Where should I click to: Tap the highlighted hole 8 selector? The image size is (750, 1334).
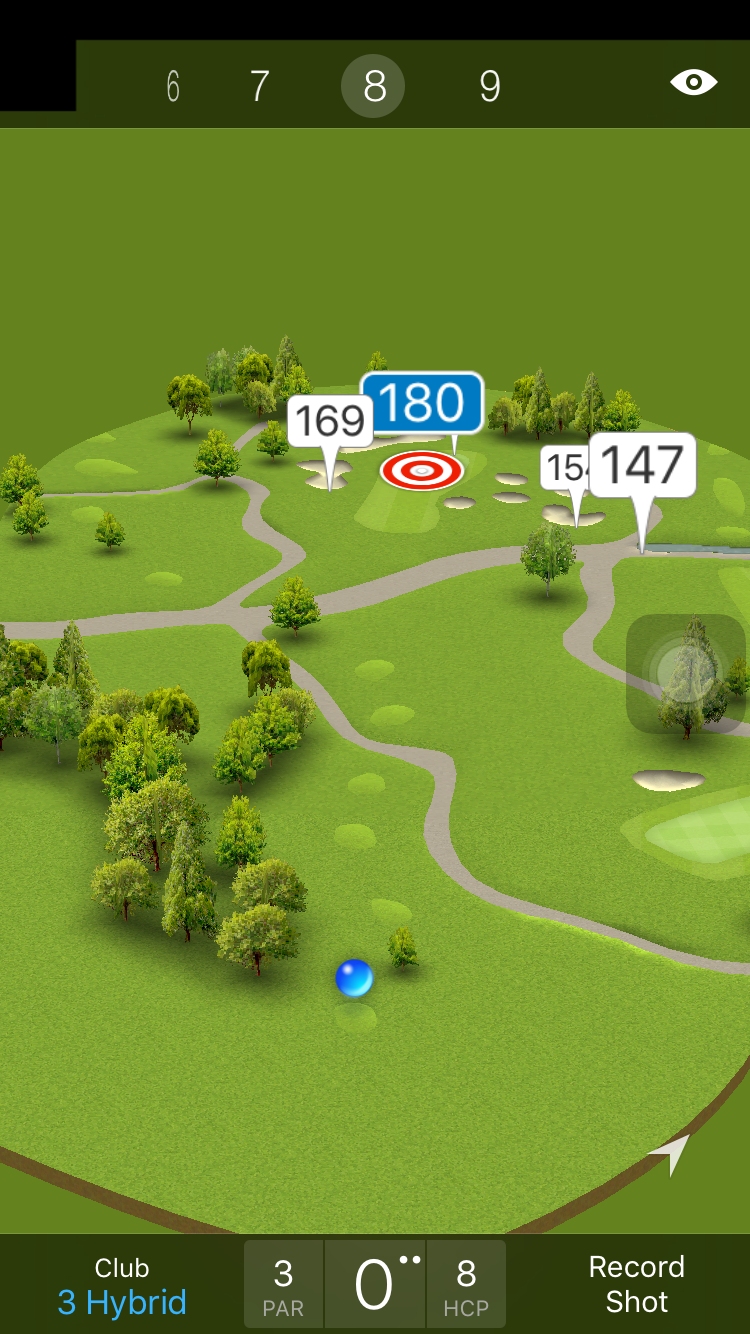373,87
